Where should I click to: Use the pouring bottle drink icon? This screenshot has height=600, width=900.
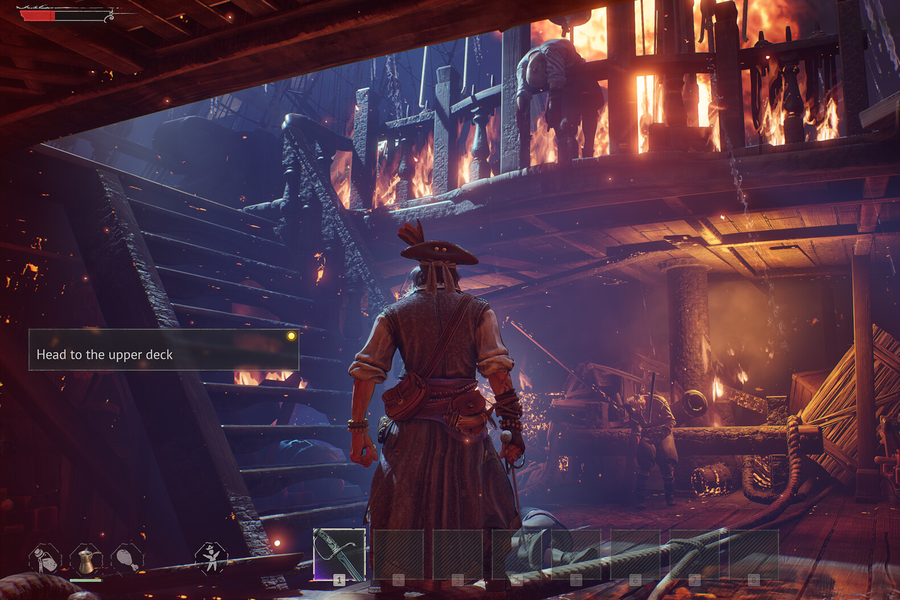tap(44, 558)
